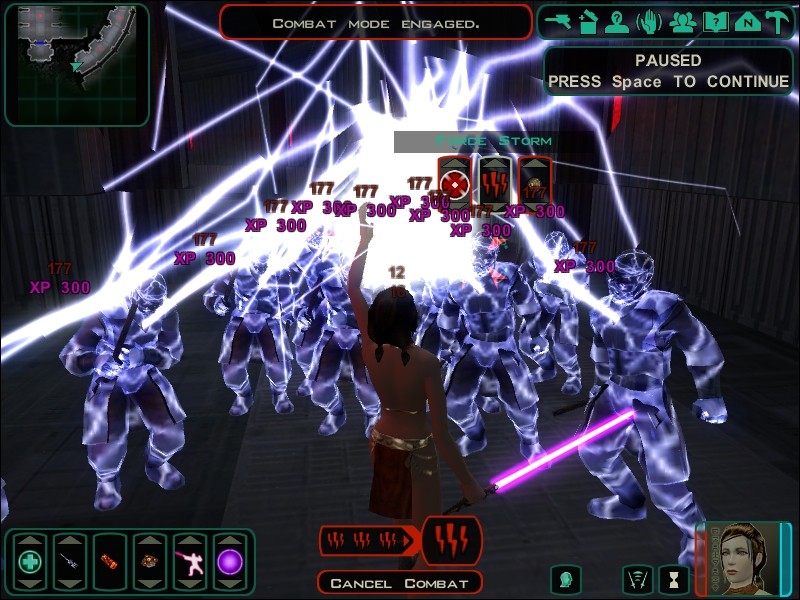Activate the purple orb Force power slot
Image resolution: width=800 pixels, height=600 pixels.
tap(231, 561)
